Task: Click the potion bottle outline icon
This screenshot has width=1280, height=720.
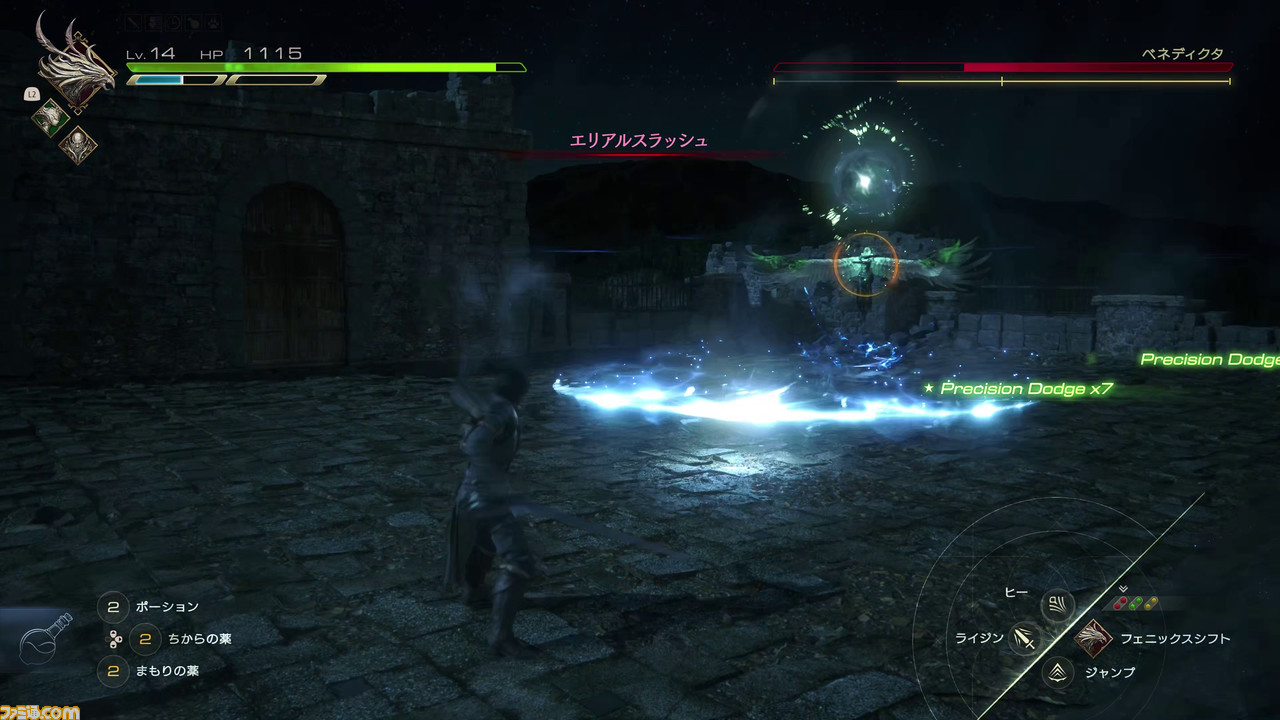Action: tap(46, 641)
